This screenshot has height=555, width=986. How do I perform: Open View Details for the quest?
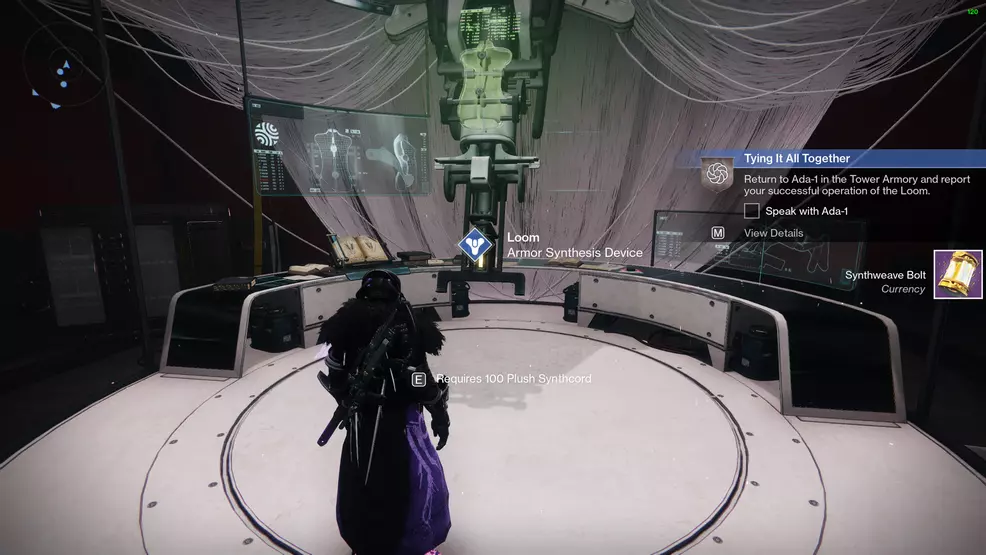(x=773, y=233)
